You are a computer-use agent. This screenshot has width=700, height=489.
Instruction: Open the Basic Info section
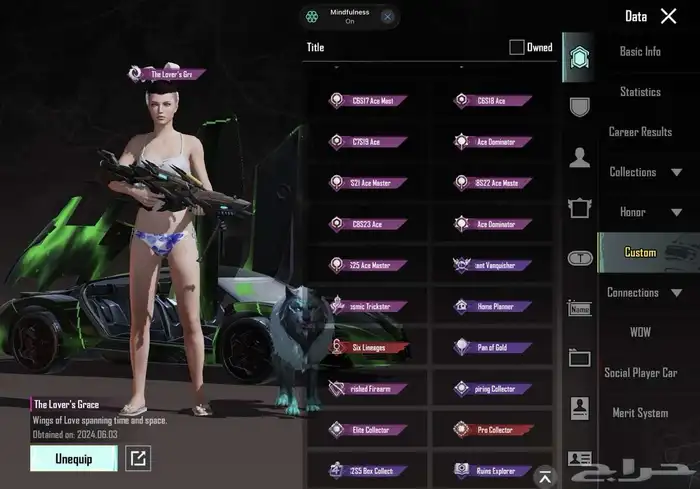[640, 52]
